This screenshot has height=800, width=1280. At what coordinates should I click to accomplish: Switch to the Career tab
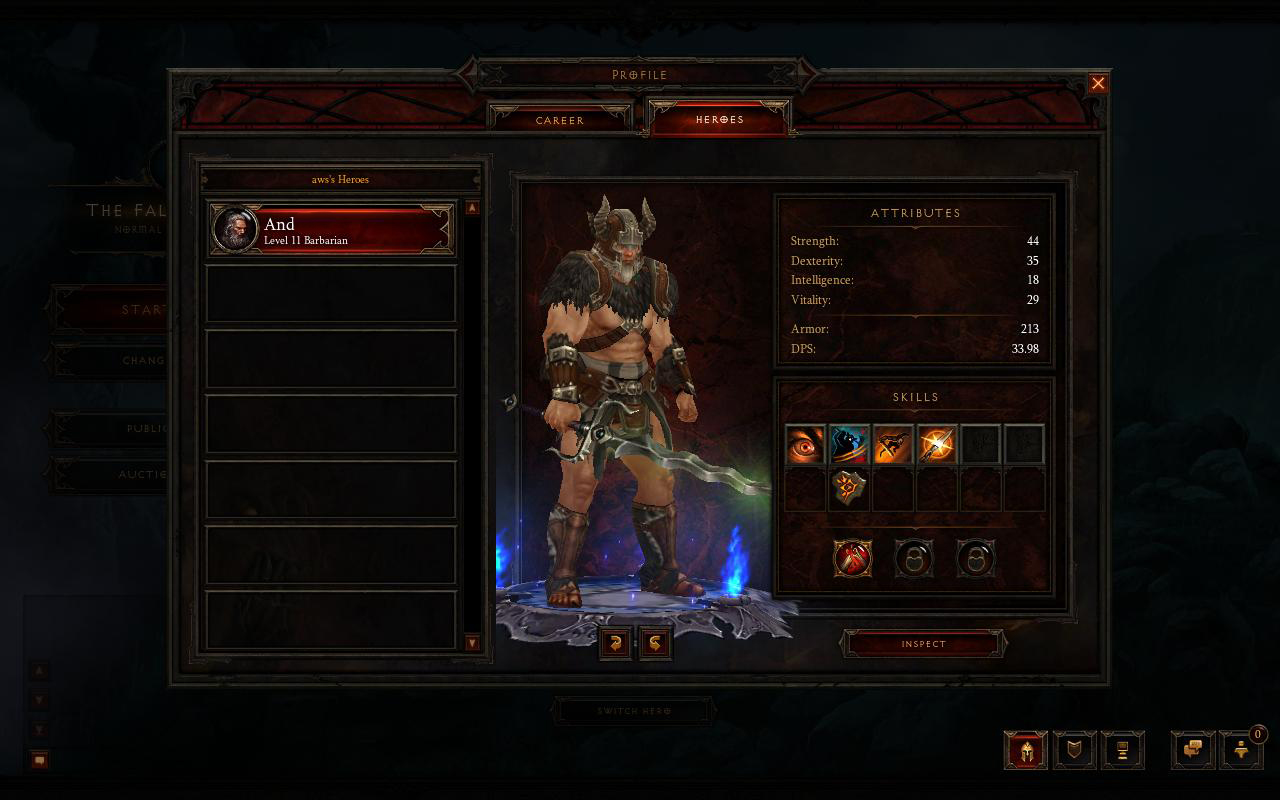[x=560, y=120]
